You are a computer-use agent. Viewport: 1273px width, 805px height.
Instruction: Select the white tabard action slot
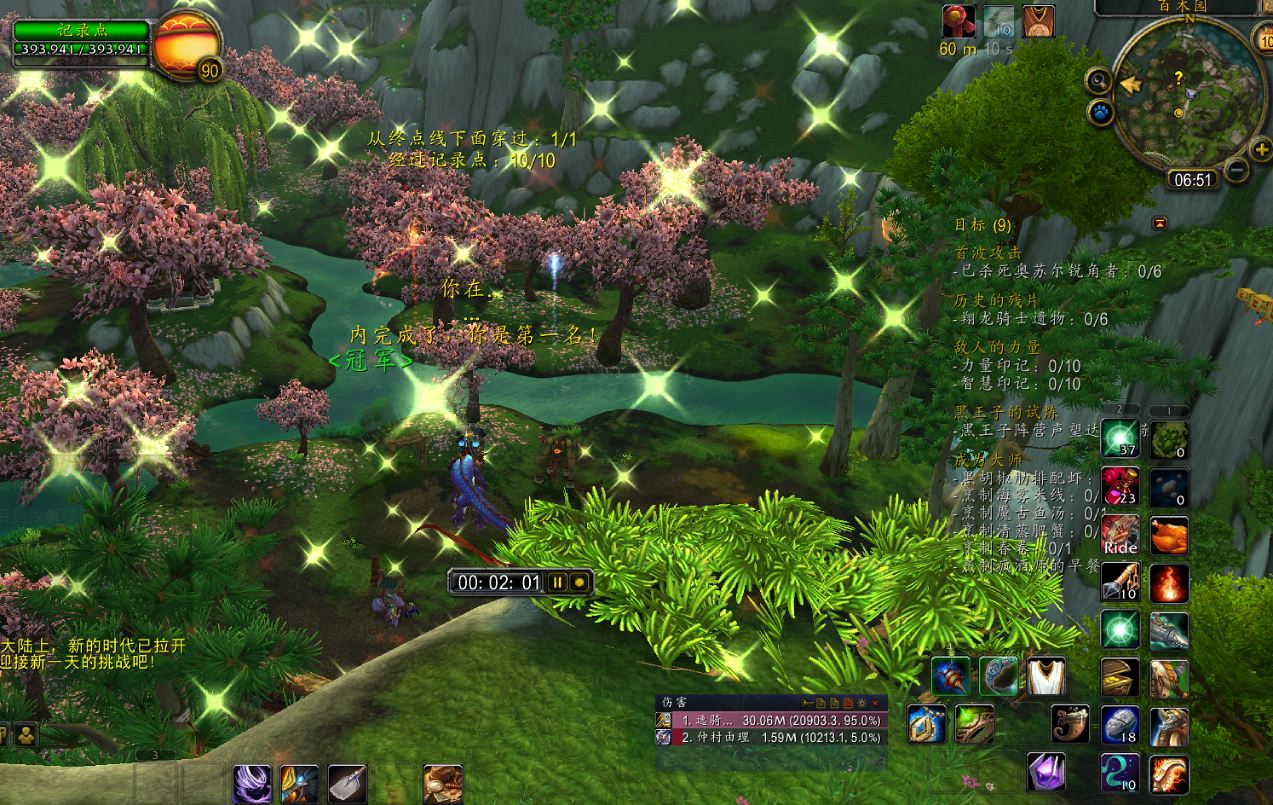tap(1046, 677)
